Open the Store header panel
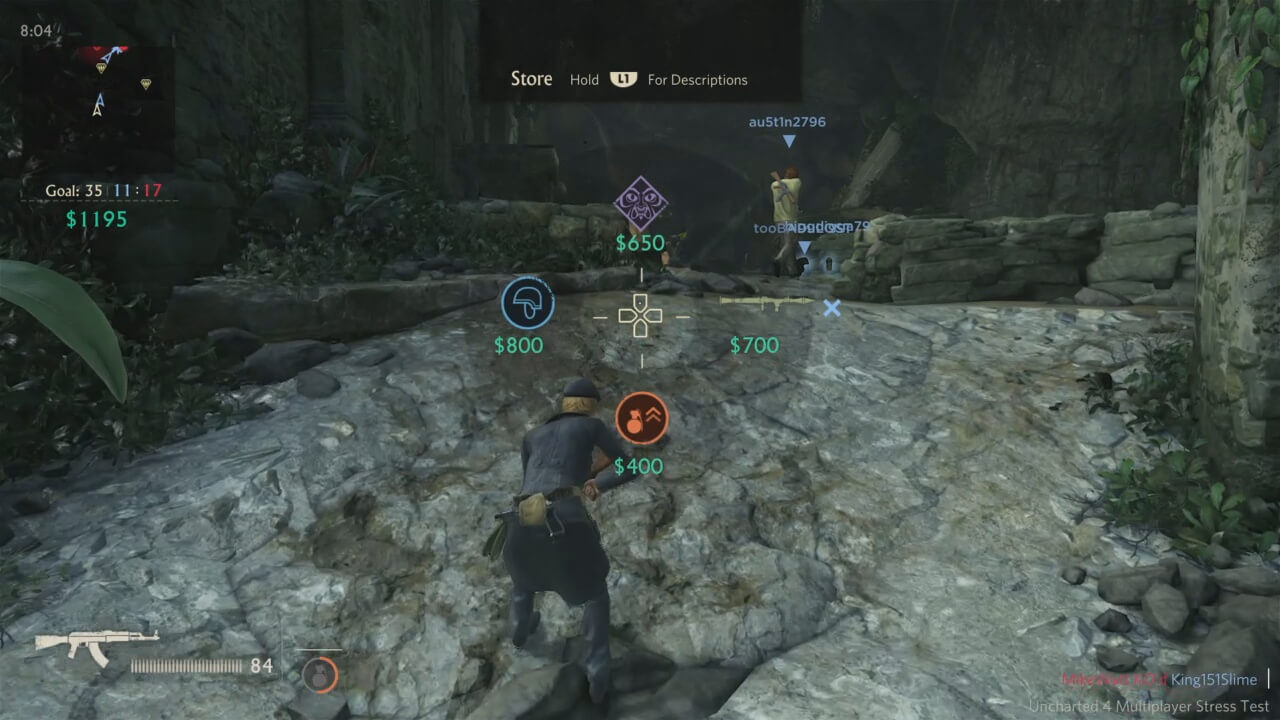Screen dimensions: 1280x720 531,78
